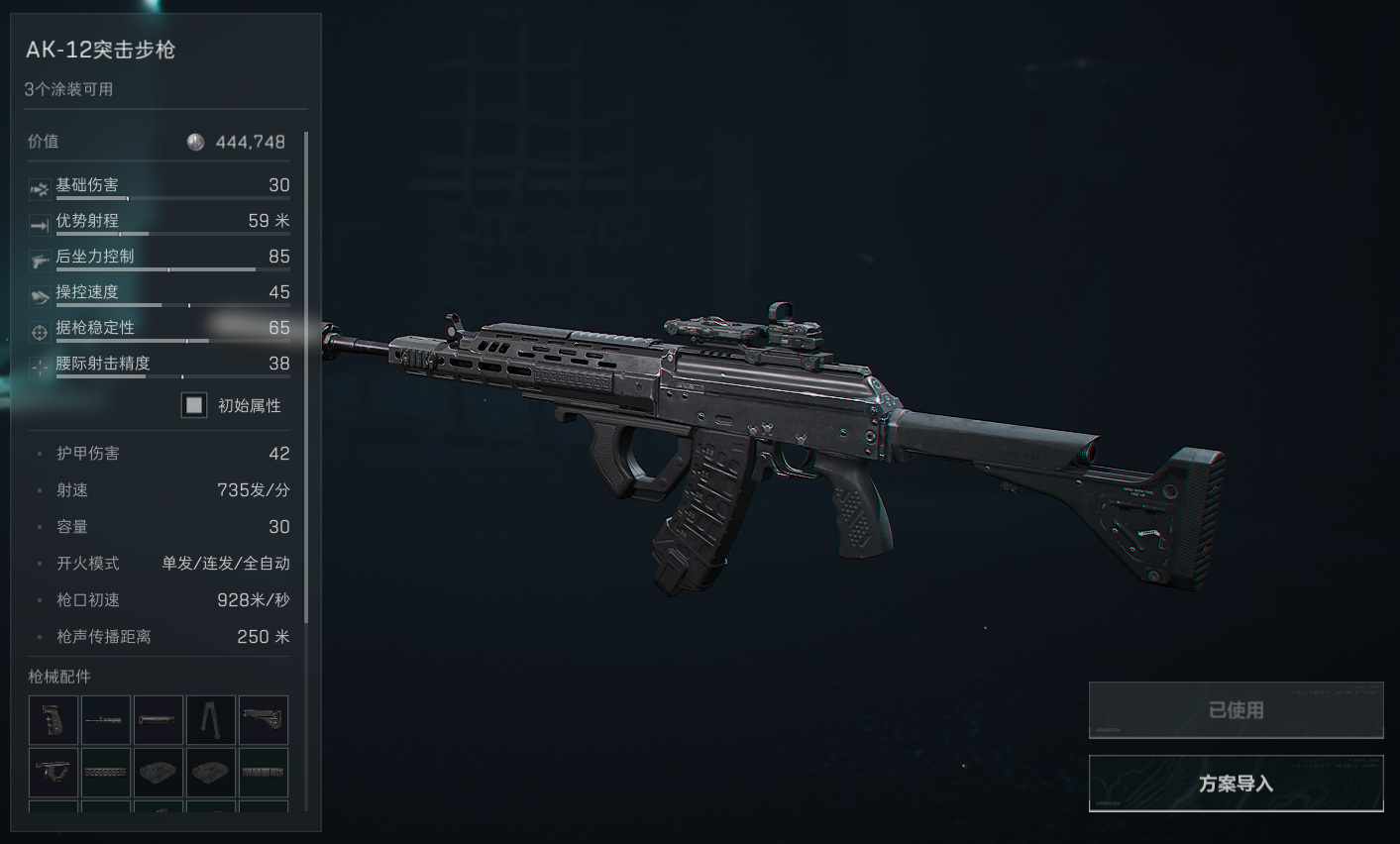This screenshot has width=1400, height=844.
Task: Pick the bipod attachment slot
Action: (211, 720)
